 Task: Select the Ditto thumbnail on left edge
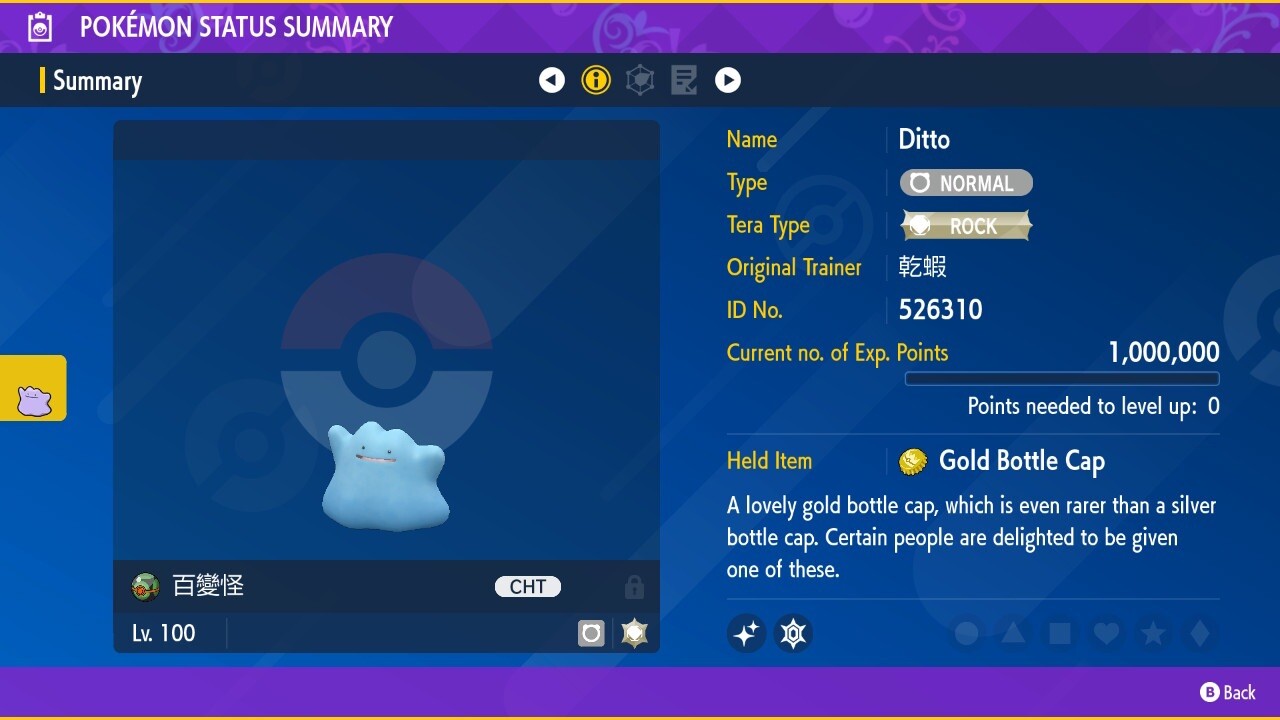click(x=33, y=388)
